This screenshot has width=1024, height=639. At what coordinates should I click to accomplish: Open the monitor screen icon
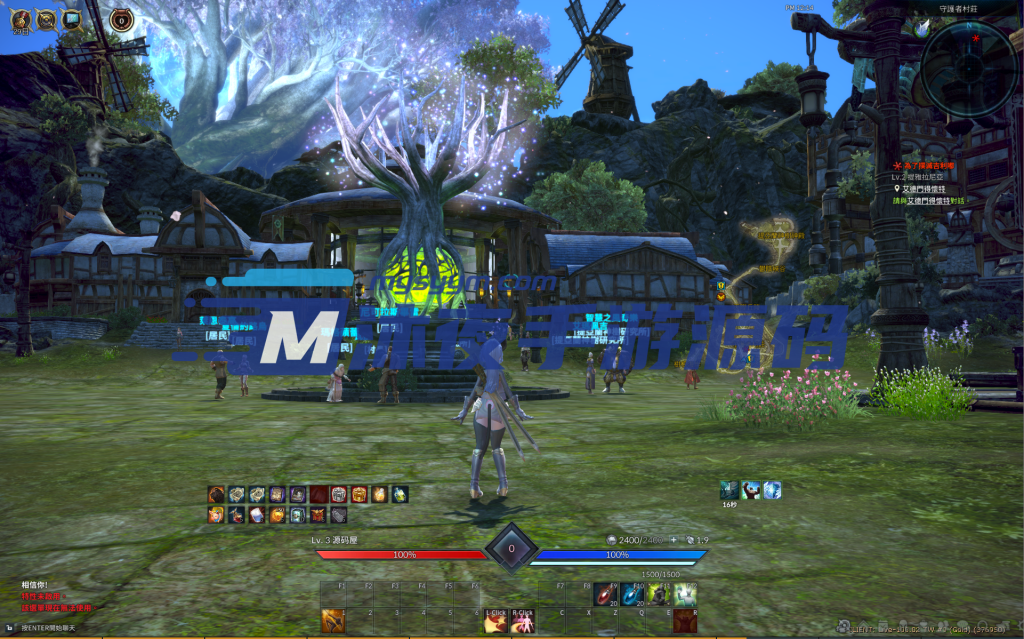pyautogui.click(x=72, y=19)
